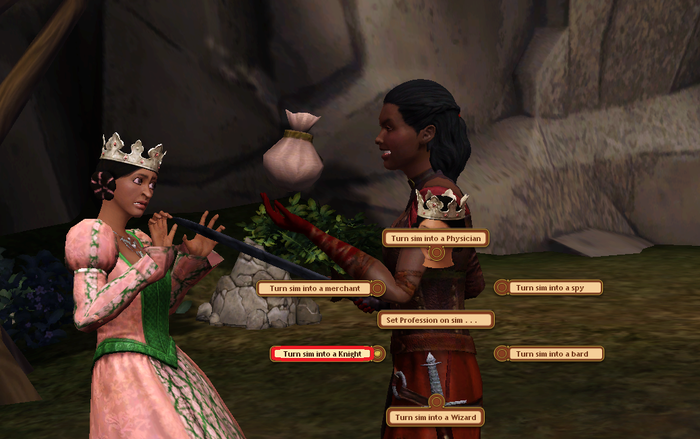Pick 'Turn sim into a spy'
This screenshot has width=700, height=439.
click(x=555, y=287)
